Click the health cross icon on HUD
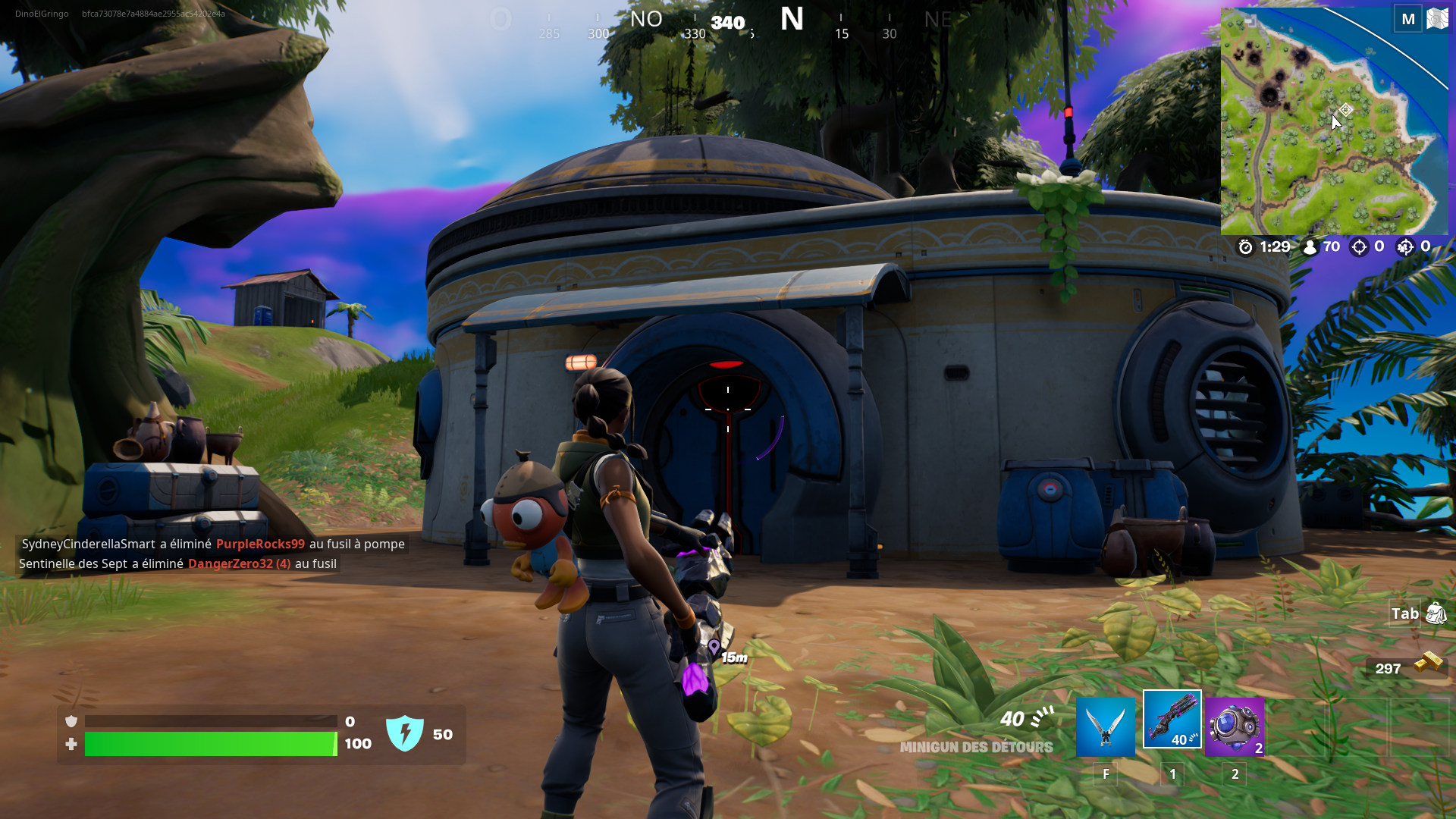Screen dimensions: 1456x819 pos(71,745)
